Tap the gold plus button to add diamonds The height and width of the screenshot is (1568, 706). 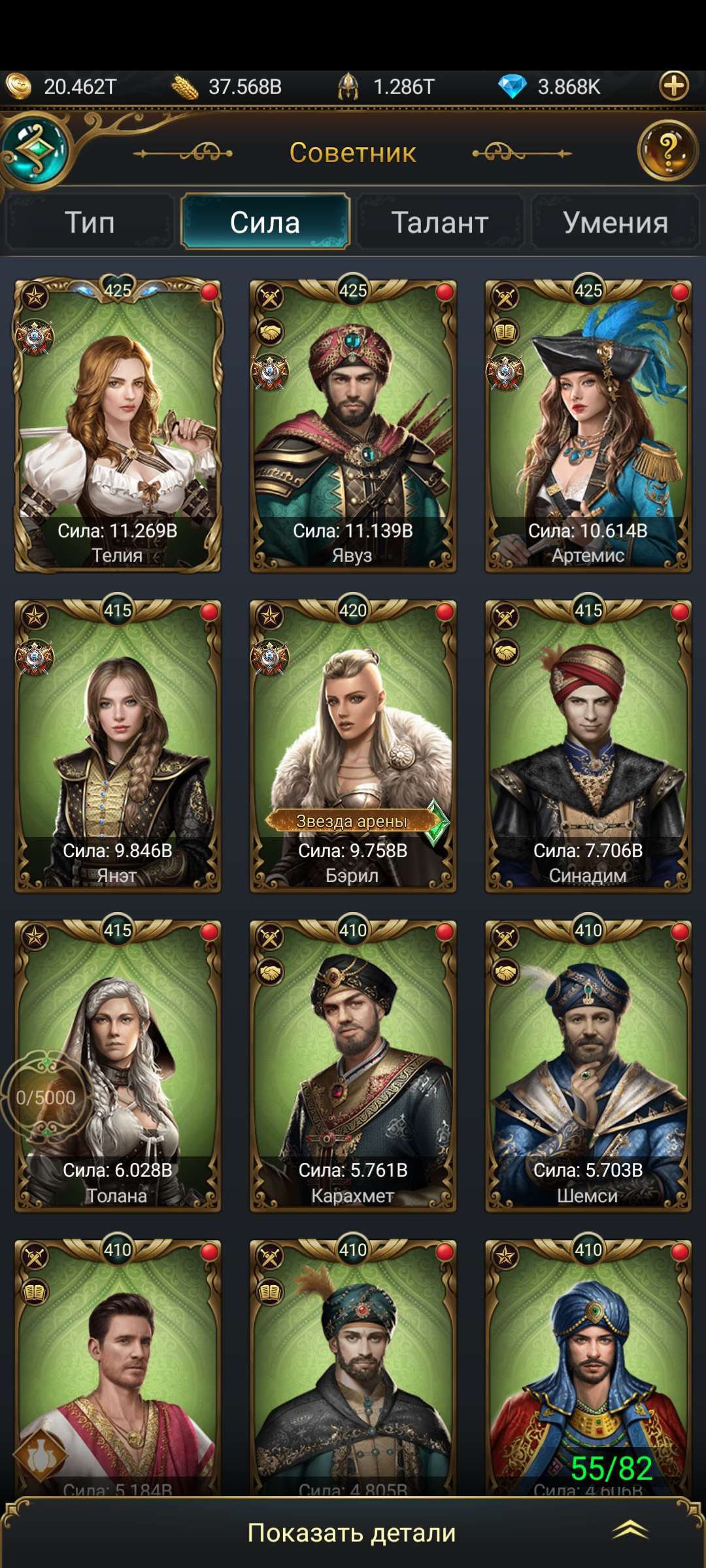click(x=674, y=86)
